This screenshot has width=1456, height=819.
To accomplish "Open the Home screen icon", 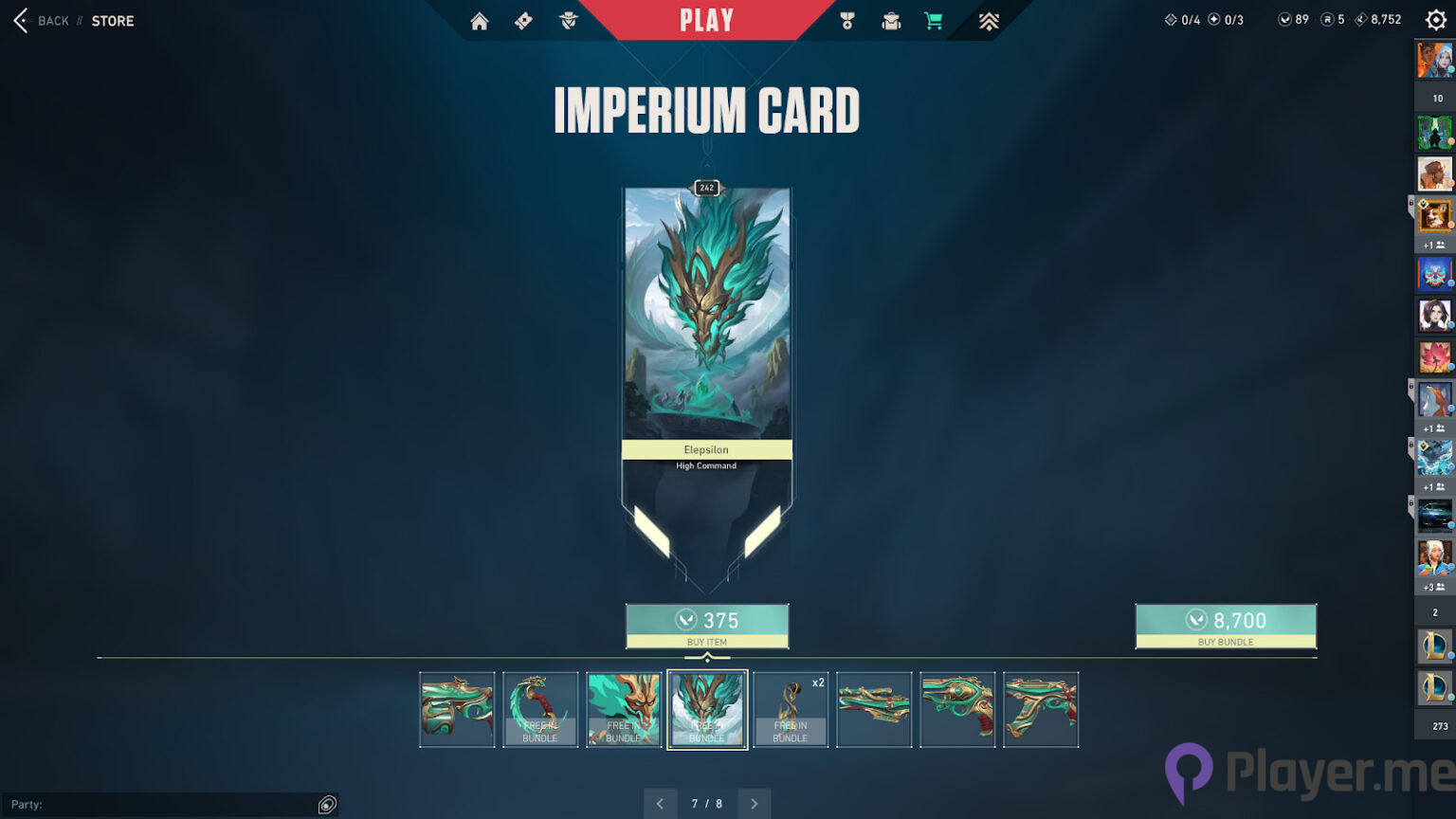I will click(479, 20).
